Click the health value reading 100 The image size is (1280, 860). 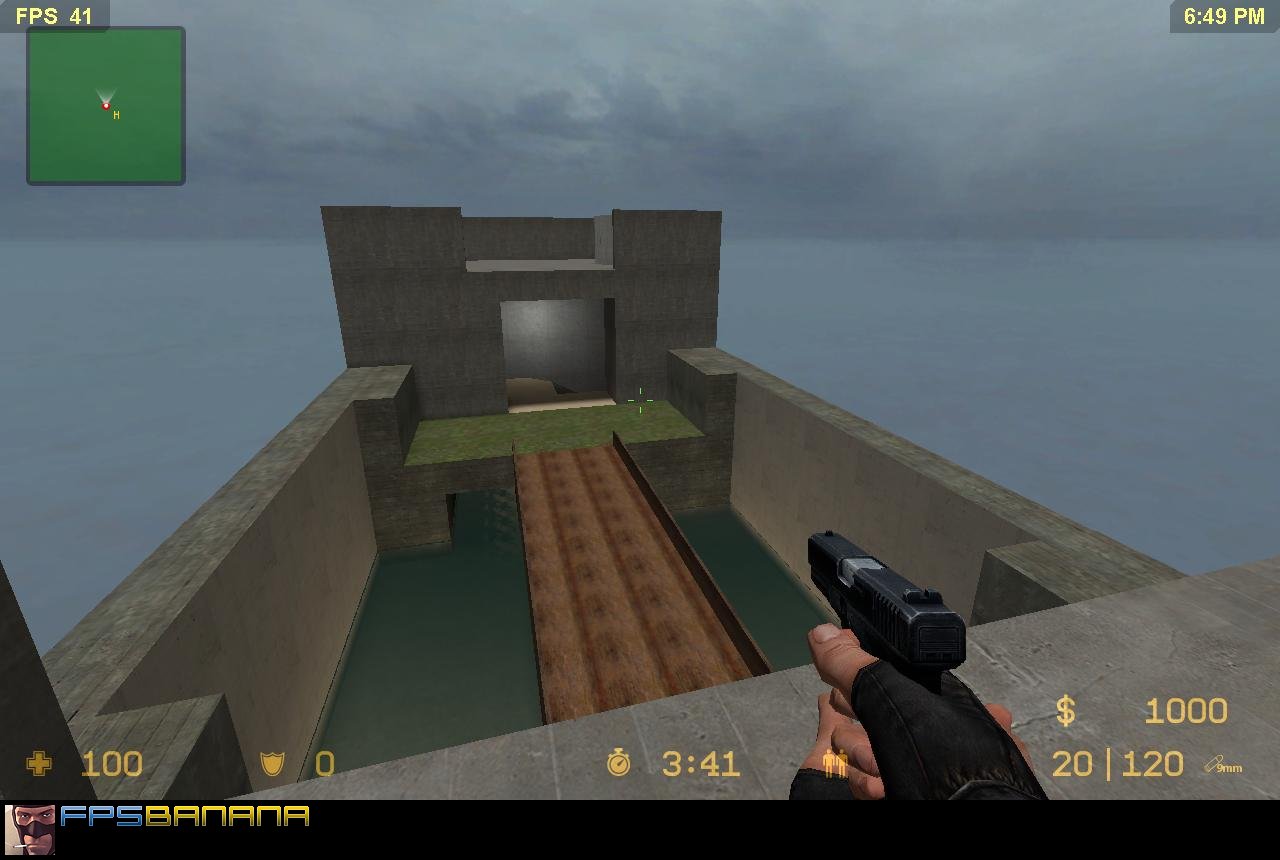112,764
